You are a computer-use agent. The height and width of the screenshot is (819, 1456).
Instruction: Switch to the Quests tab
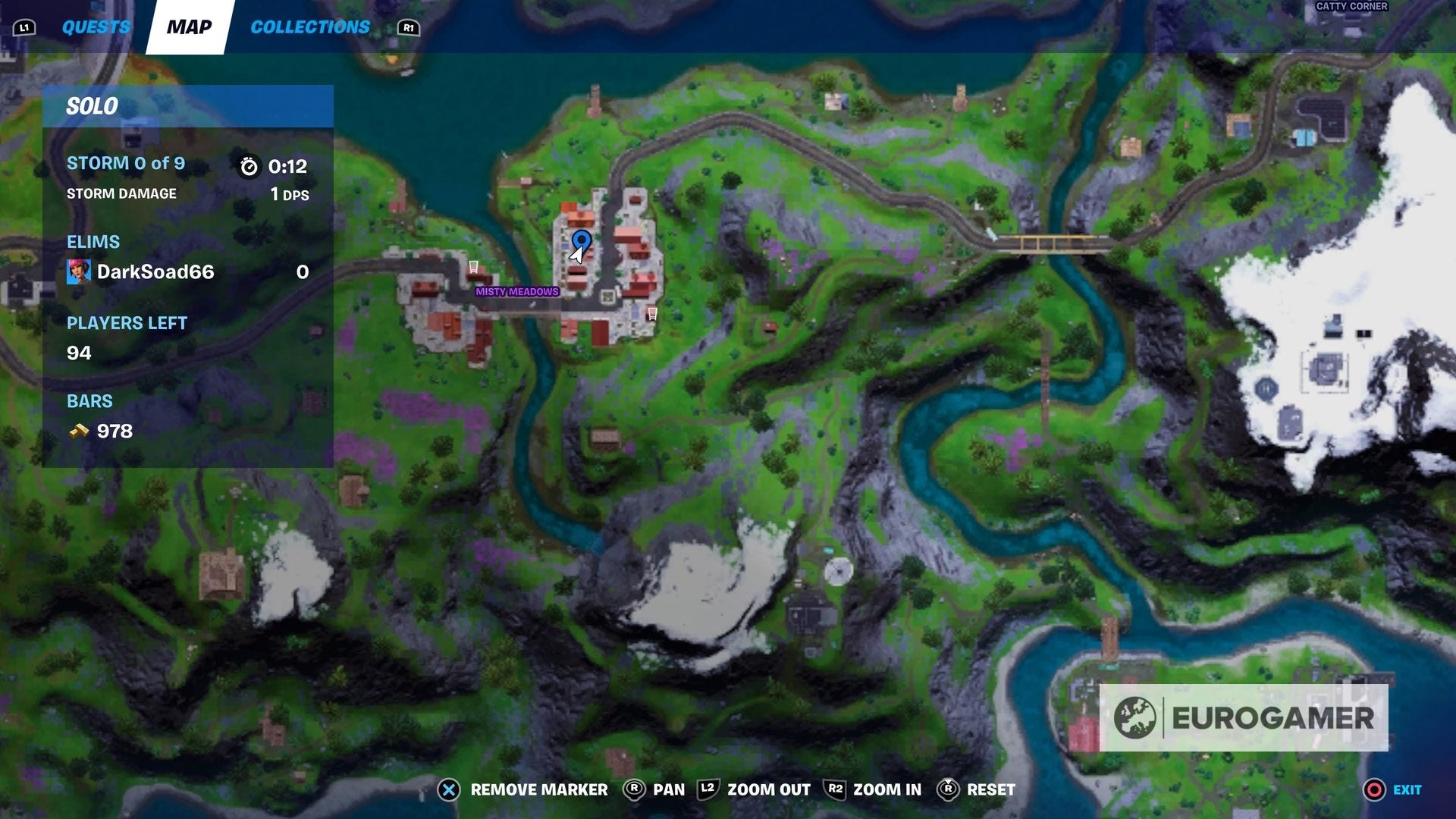click(96, 27)
